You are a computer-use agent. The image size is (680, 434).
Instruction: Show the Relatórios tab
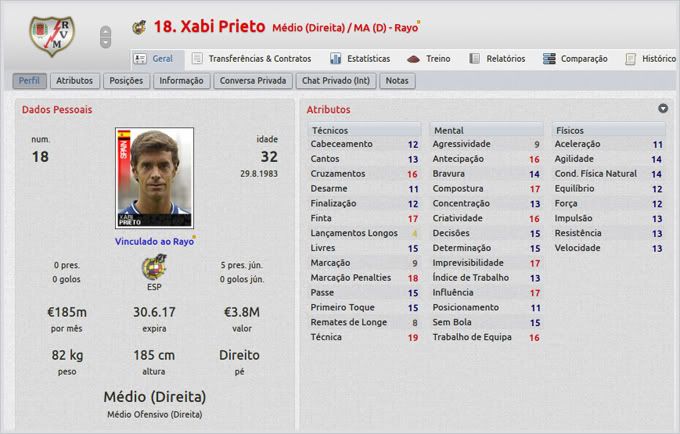[x=497, y=59]
